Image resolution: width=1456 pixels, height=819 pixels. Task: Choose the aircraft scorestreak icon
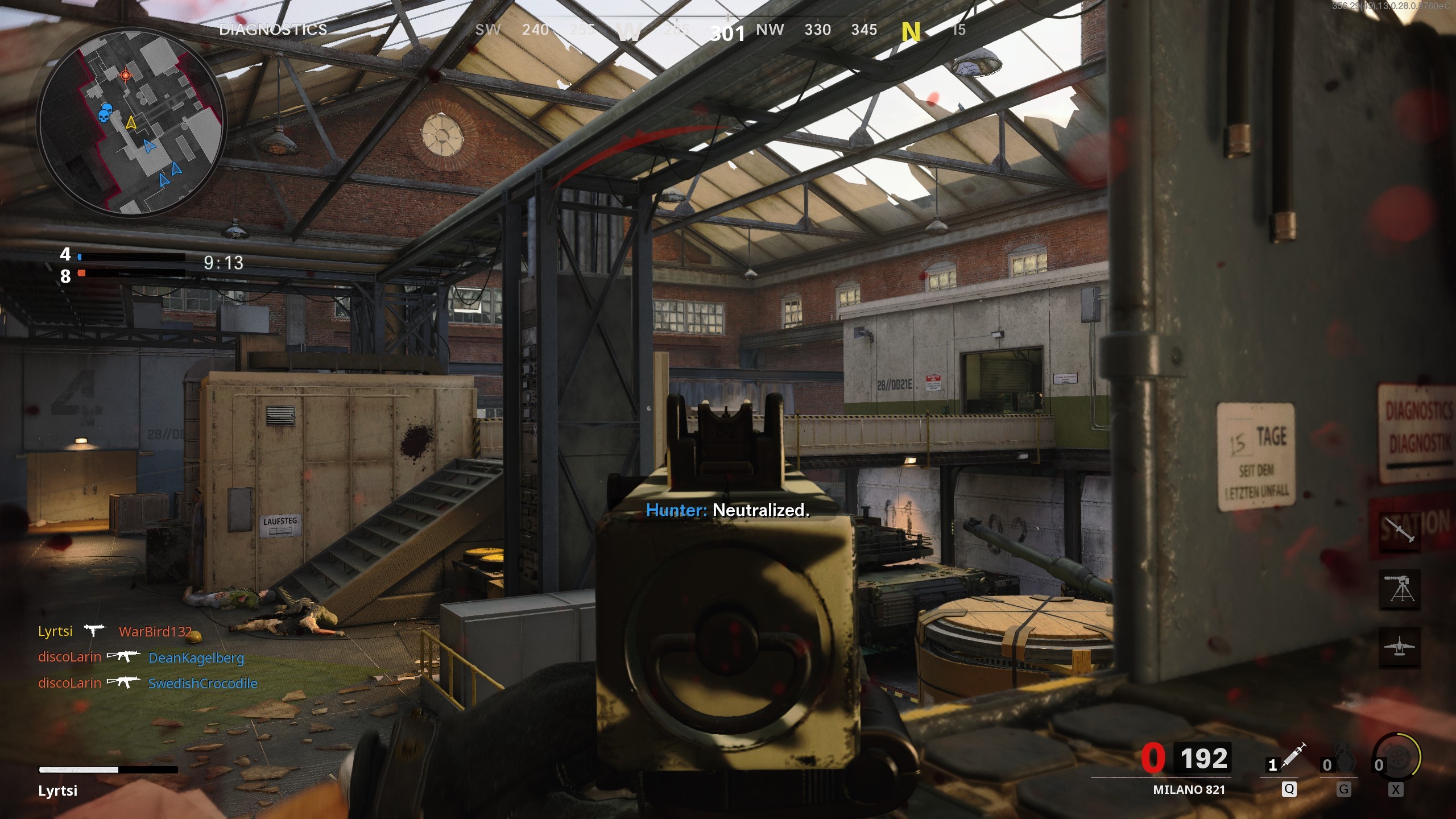pos(1400,647)
